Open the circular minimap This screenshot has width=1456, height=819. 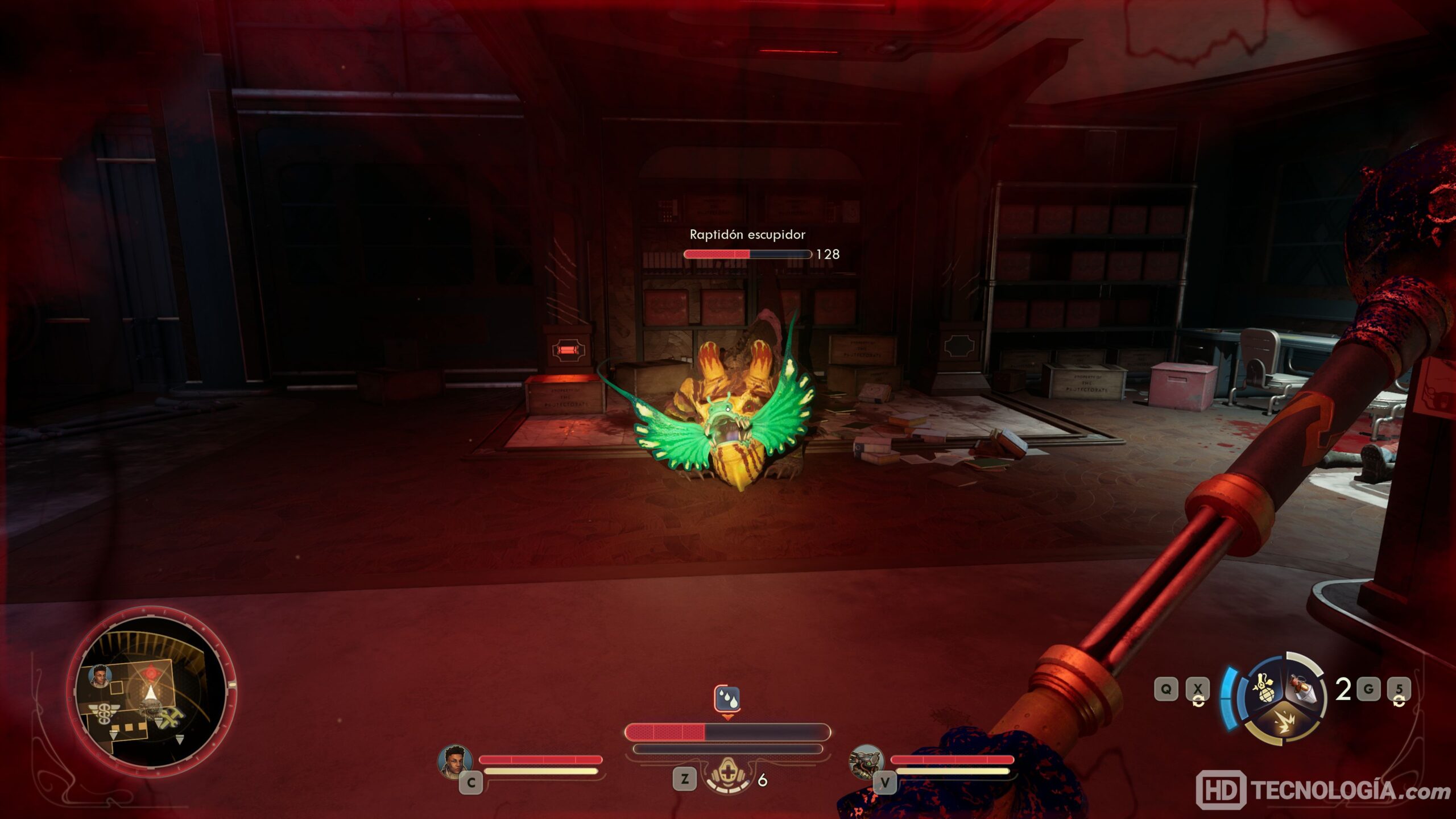tap(150, 687)
